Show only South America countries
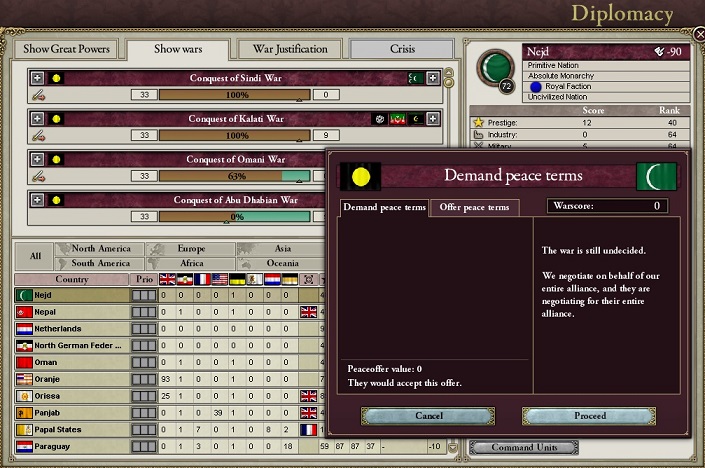The image size is (705, 468). coord(100,263)
